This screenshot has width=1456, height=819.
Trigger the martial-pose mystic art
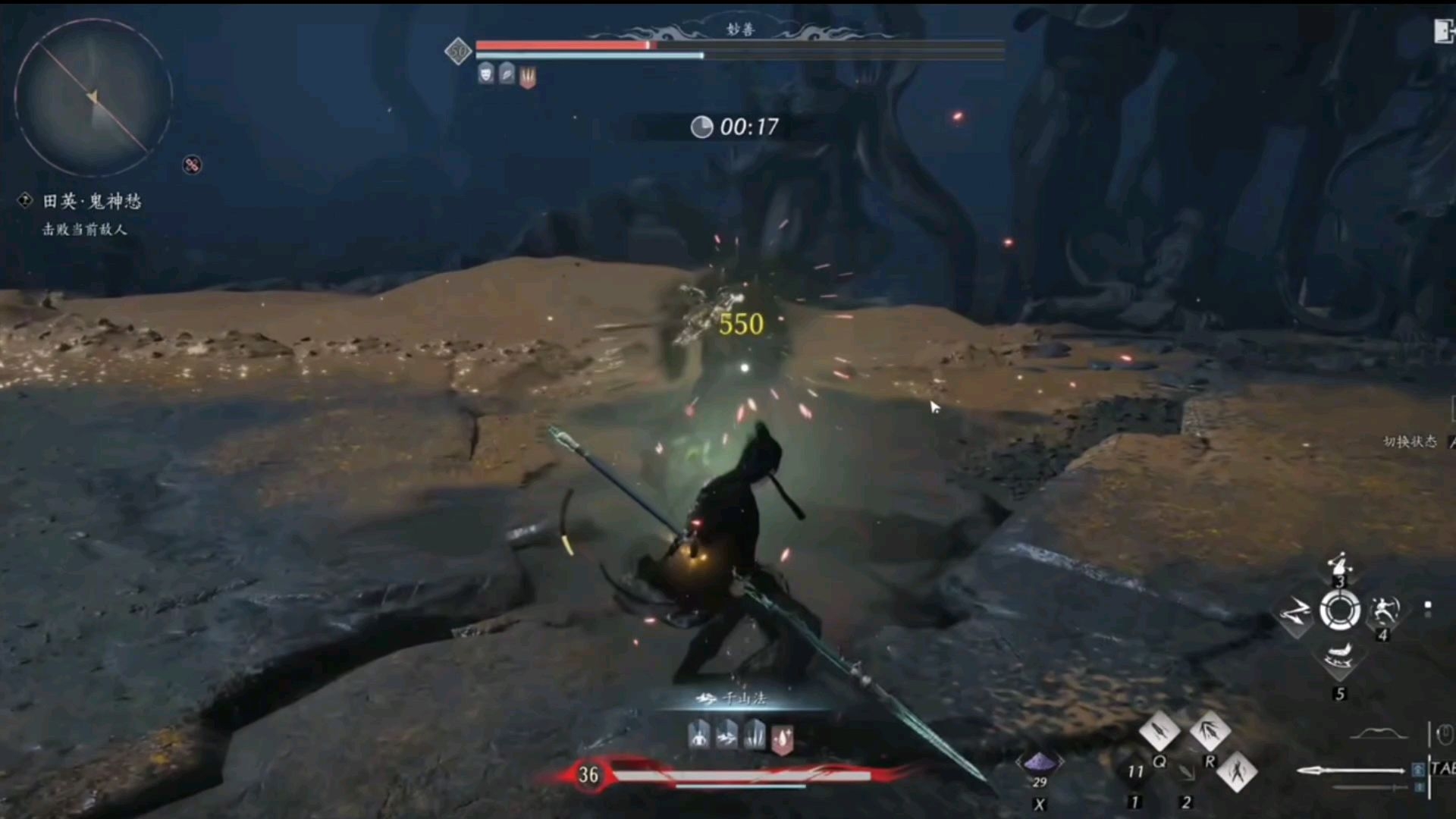click(x=1385, y=610)
